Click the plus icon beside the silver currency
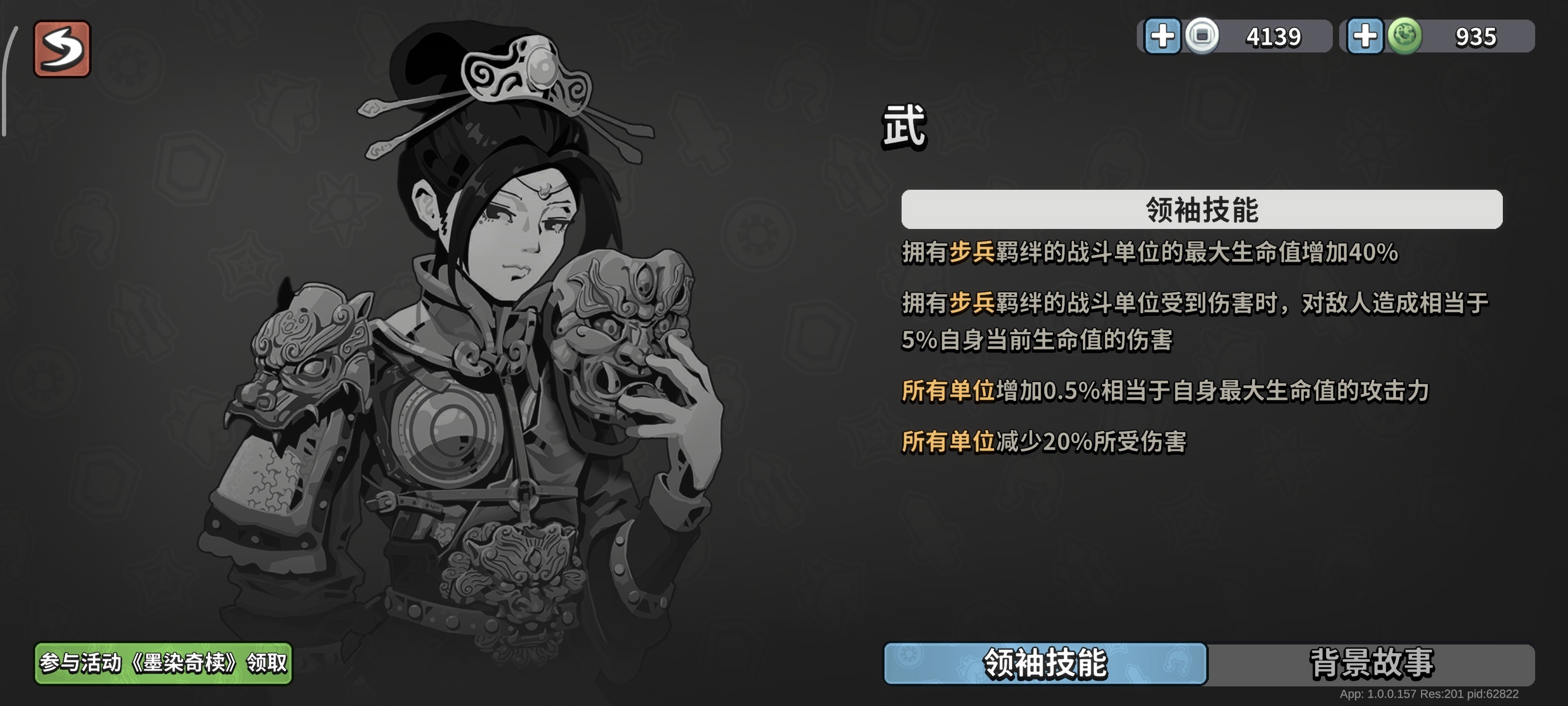The image size is (1568, 706). click(x=1164, y=35)
